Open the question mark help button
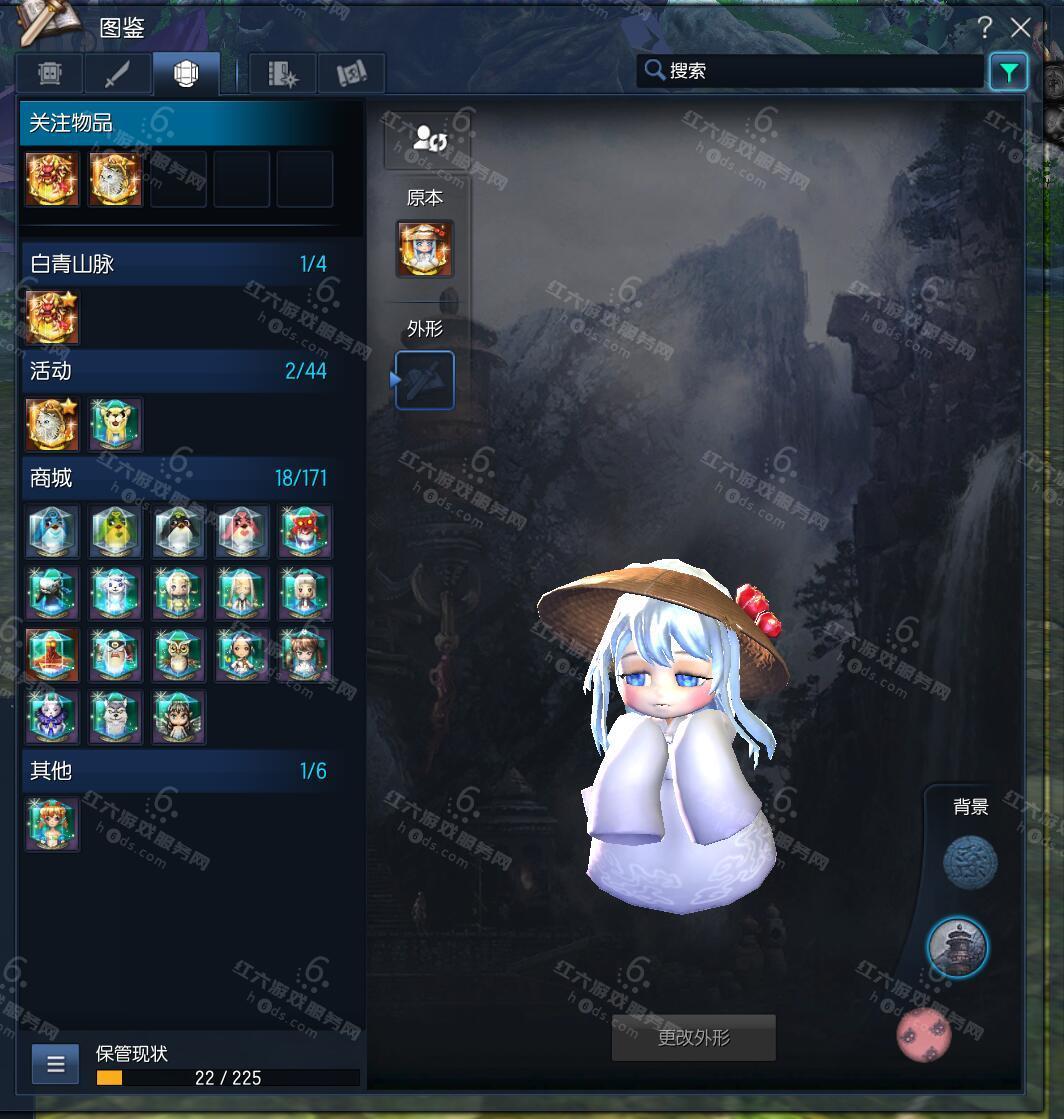This screenshot has width=1064, height=1119. [985, 27]
